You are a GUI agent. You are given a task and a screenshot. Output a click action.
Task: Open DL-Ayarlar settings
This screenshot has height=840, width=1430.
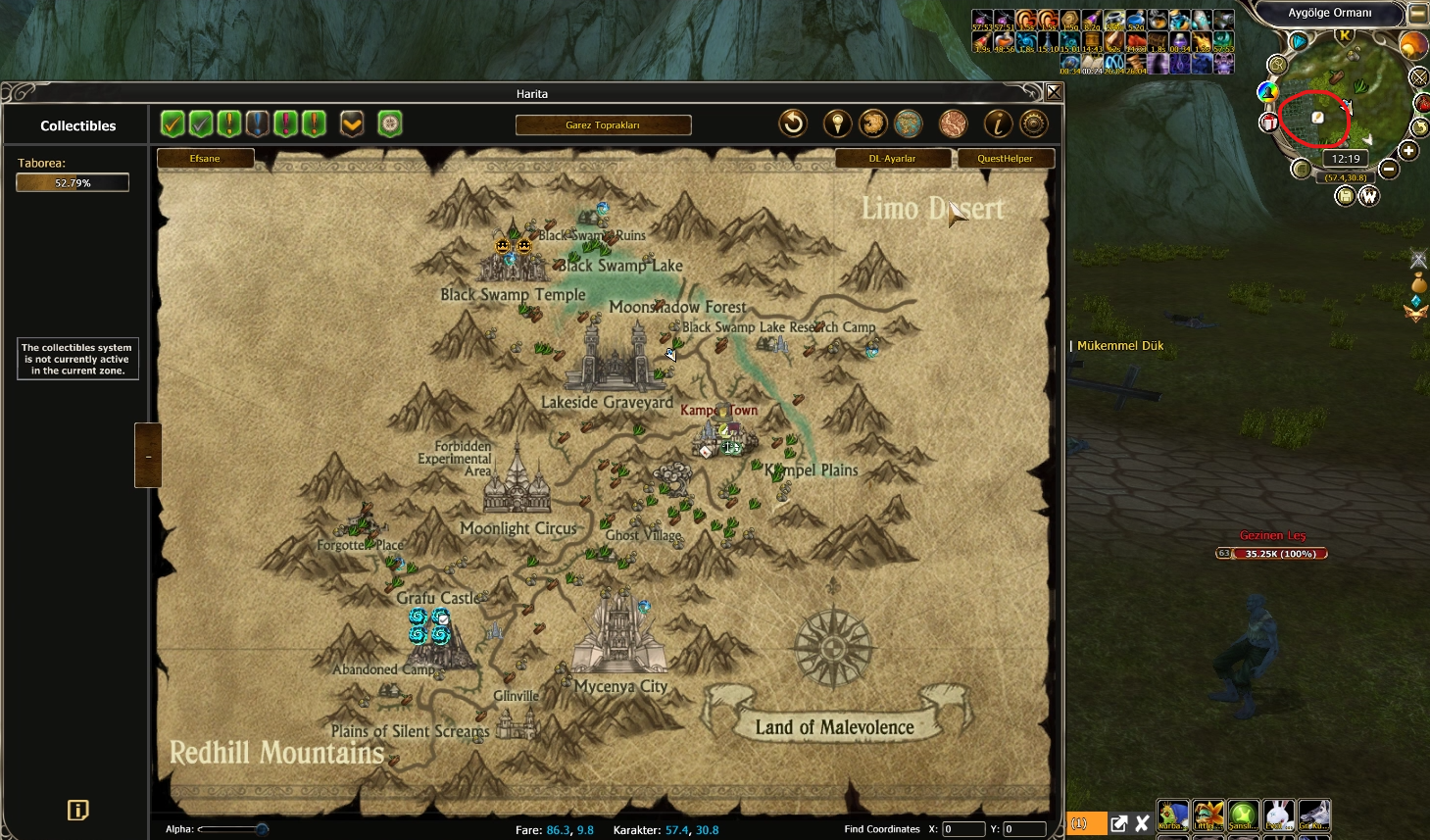tap(892, 159)
